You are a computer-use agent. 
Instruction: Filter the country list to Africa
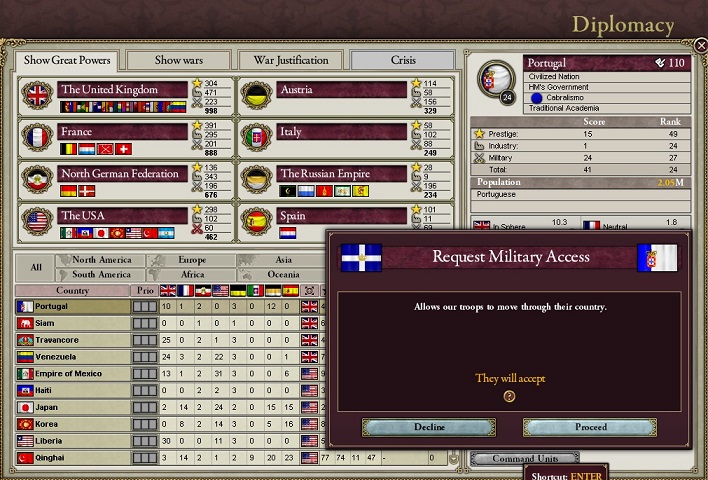click(190, 274)
